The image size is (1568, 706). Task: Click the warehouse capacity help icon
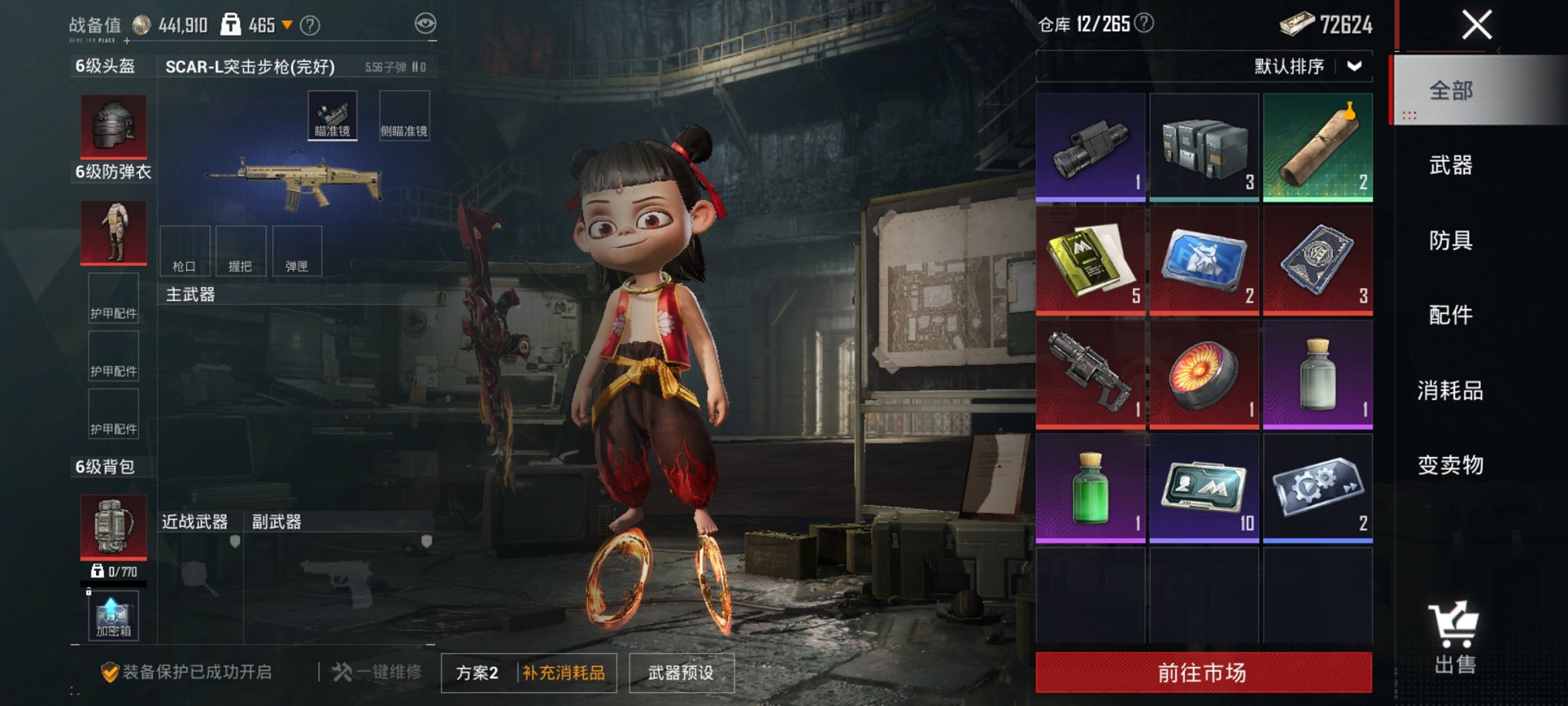pos(1144,23)
